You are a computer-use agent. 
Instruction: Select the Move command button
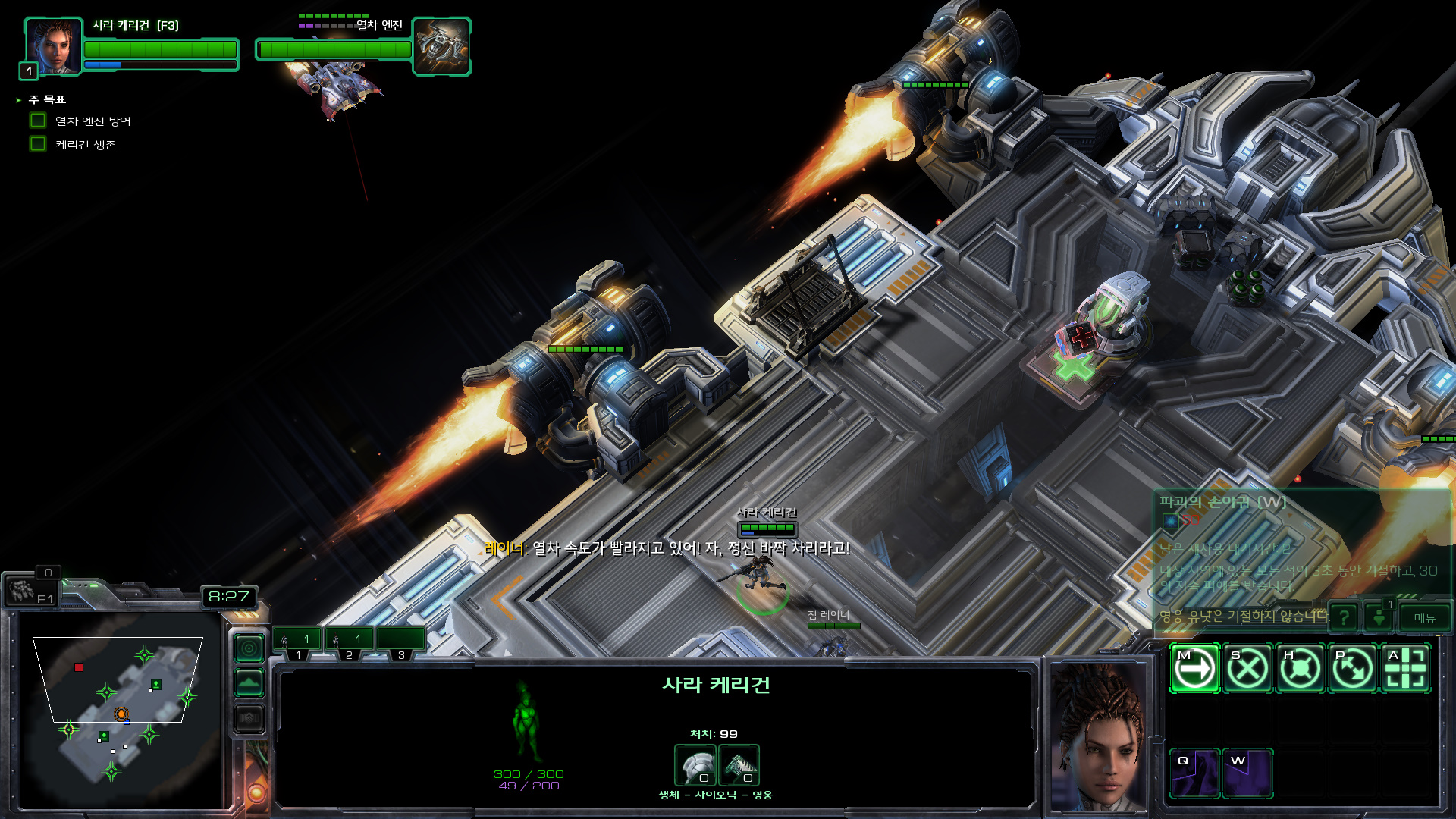[1194, 669]
